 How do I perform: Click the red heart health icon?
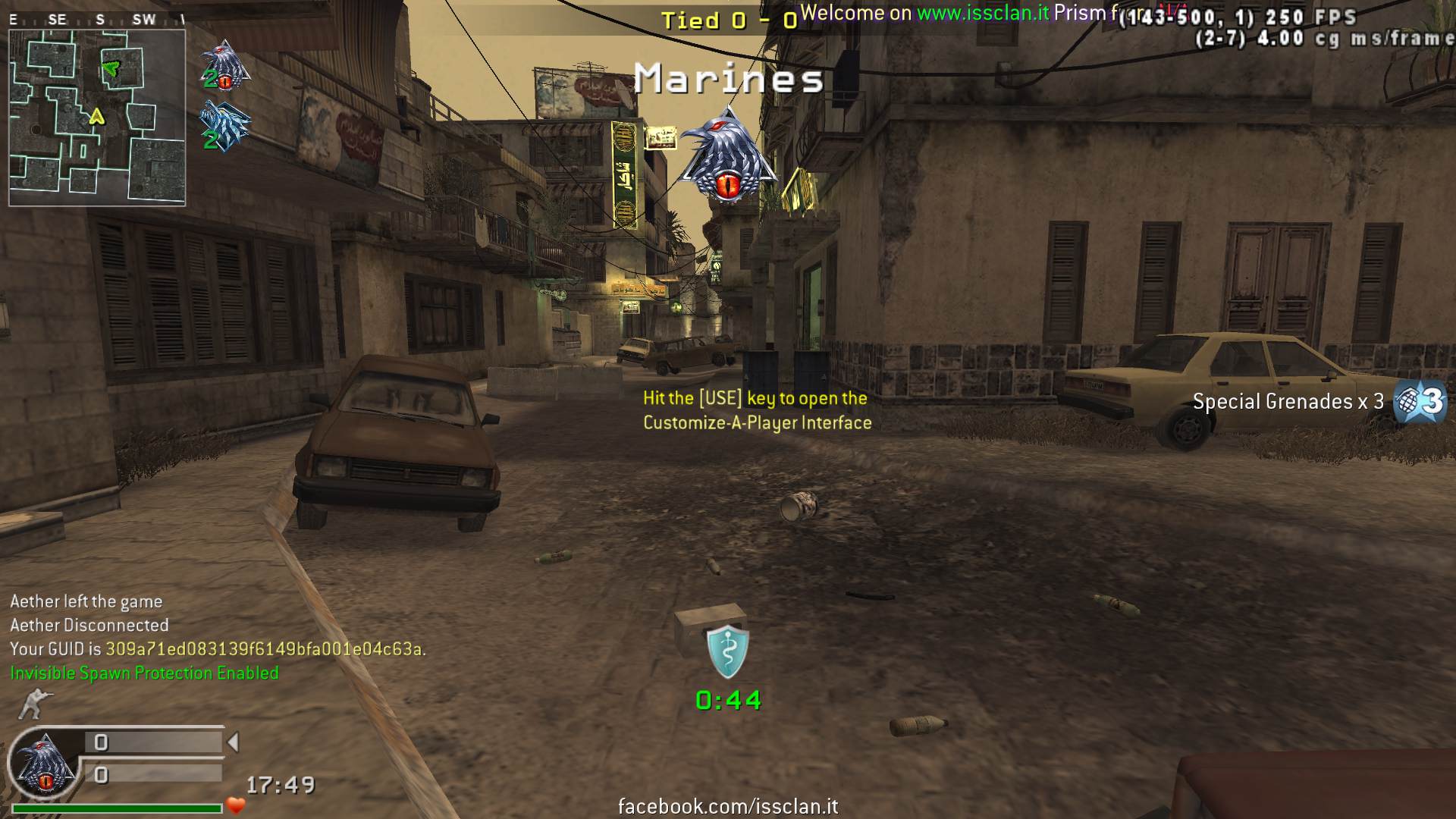click(236, 805)
